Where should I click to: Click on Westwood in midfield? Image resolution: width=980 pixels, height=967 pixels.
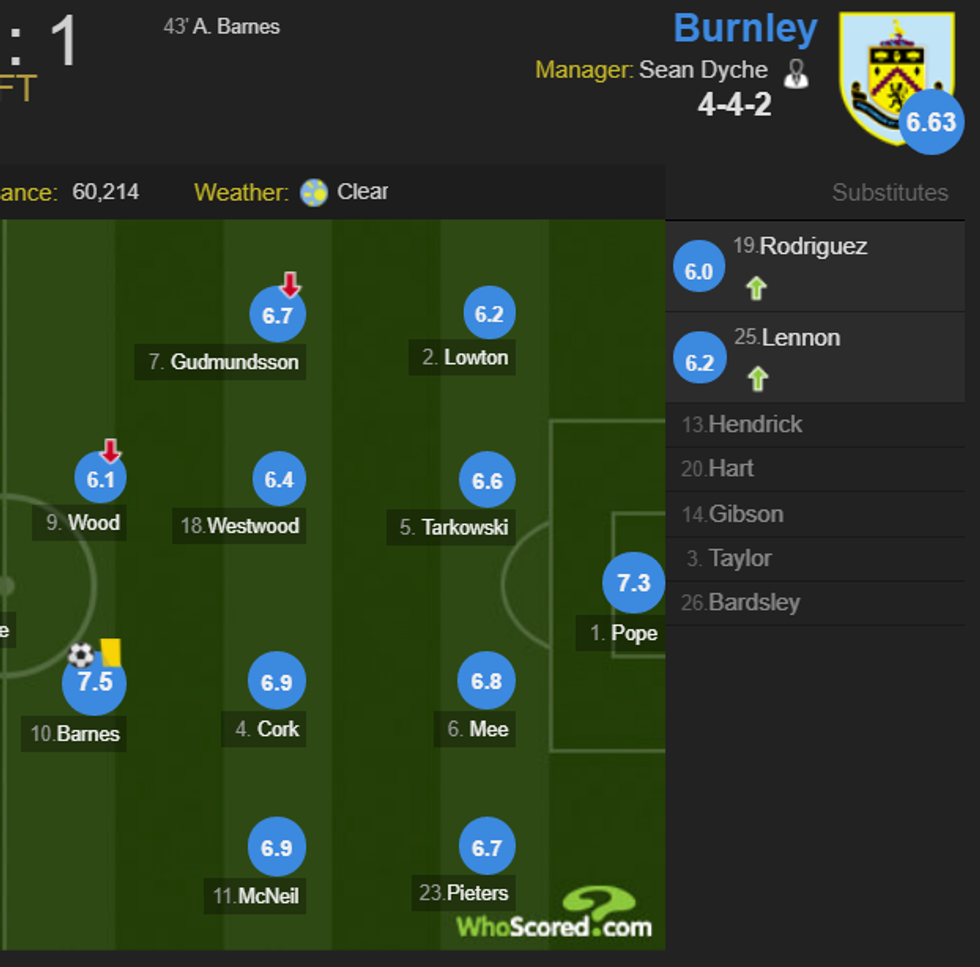click(x=278, y=480)
